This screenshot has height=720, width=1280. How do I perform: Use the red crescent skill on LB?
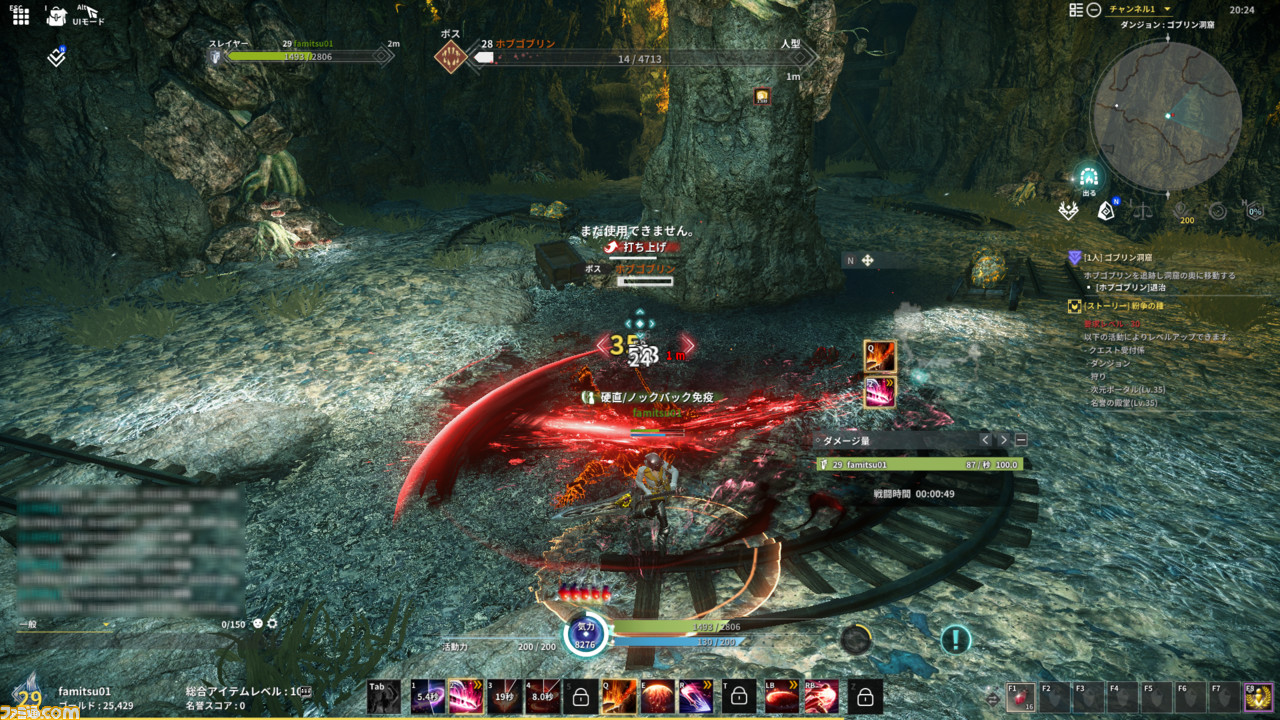[781, 696]
